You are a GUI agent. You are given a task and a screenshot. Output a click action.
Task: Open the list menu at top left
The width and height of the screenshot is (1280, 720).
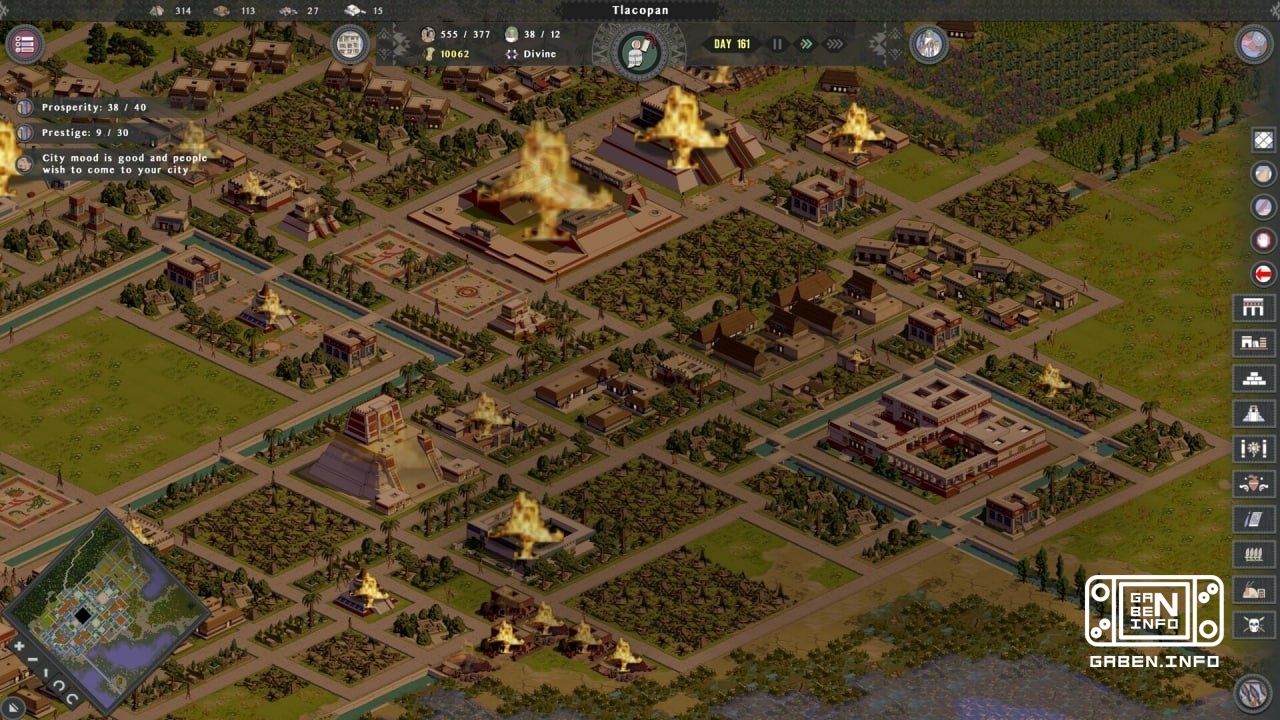[25, 44]
